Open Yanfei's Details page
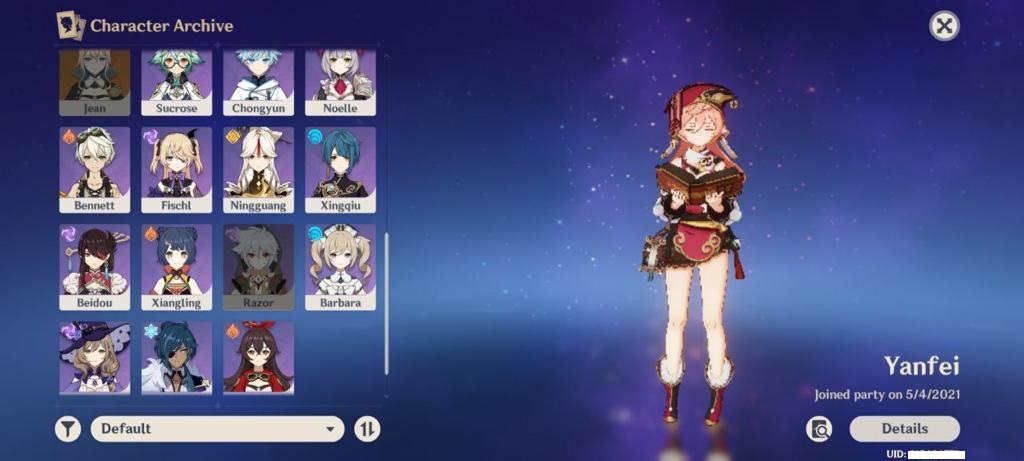1024x461 pixels. (x=904, y=428)
